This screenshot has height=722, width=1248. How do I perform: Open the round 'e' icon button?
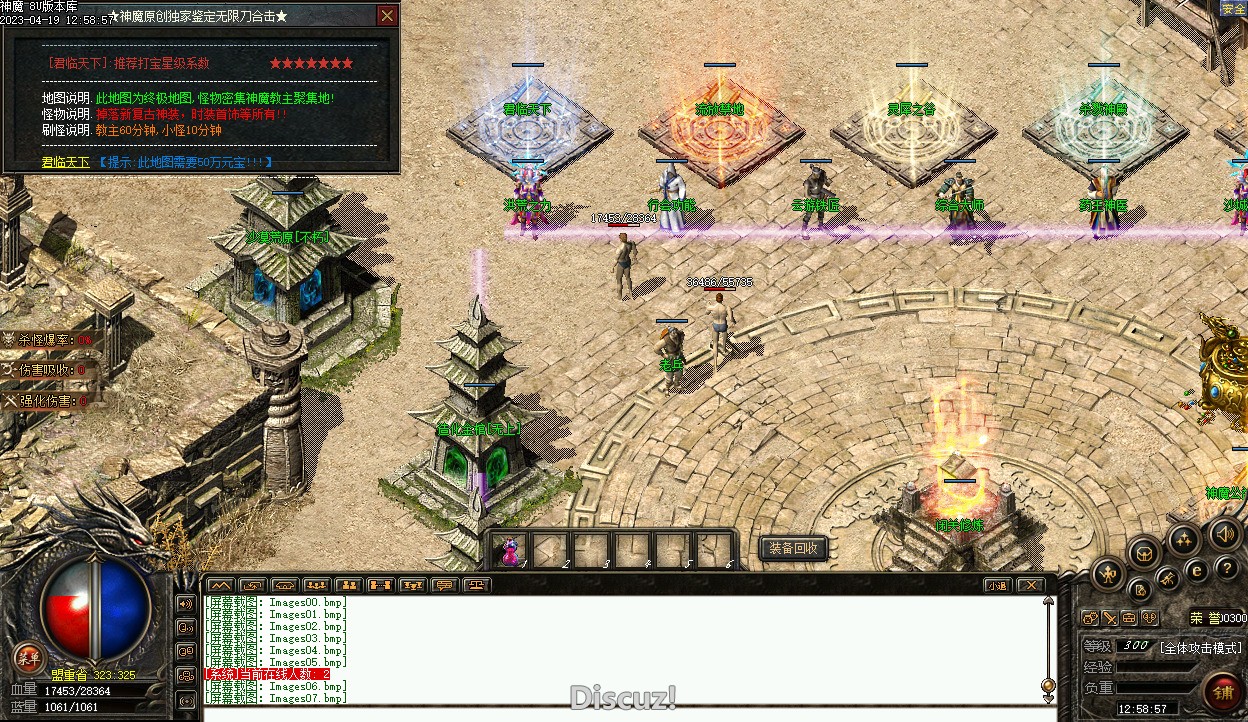pos(1196,570)
